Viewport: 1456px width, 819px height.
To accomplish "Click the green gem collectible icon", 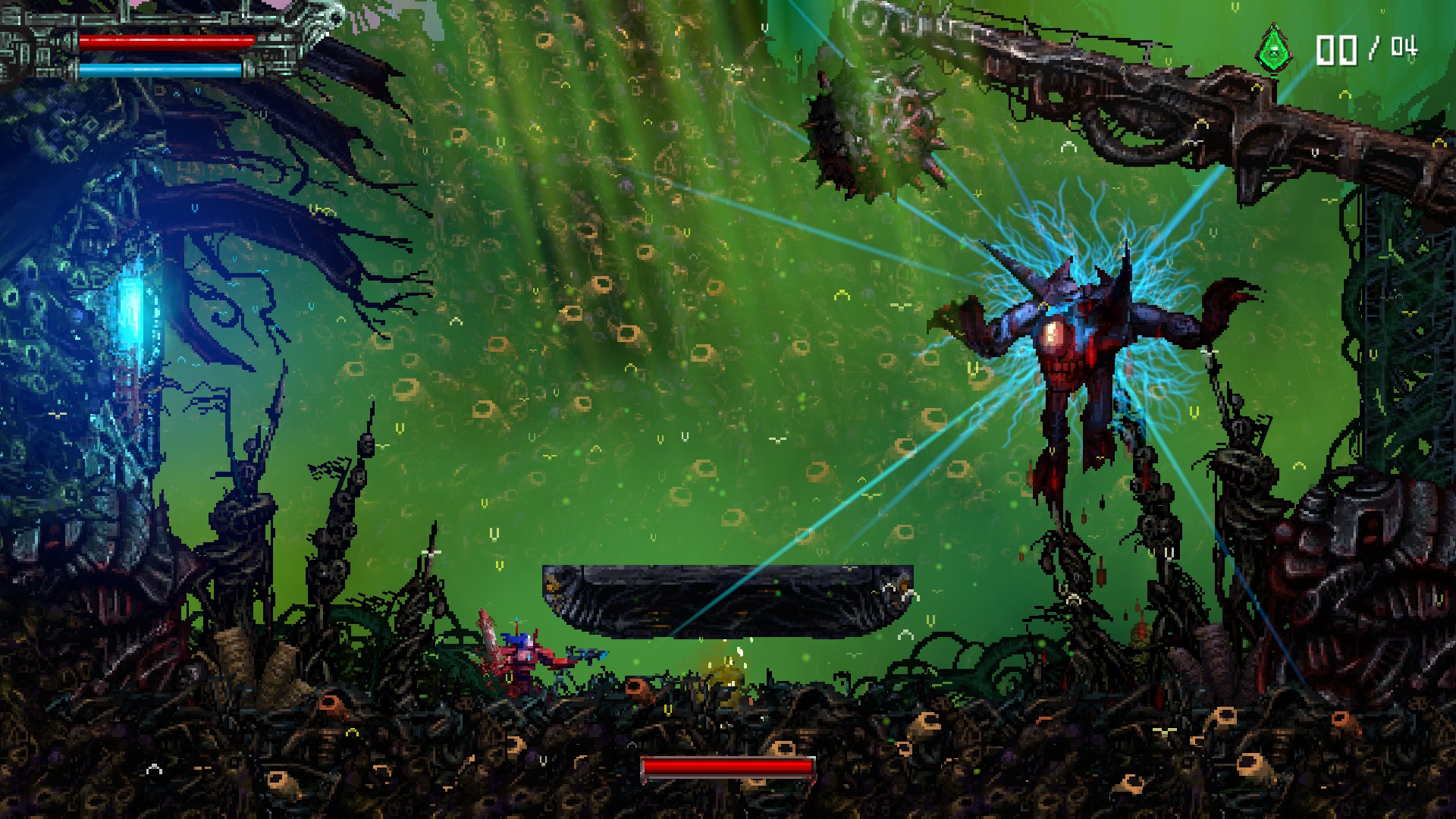I will pyautogui.click(x=1275, y=49).
